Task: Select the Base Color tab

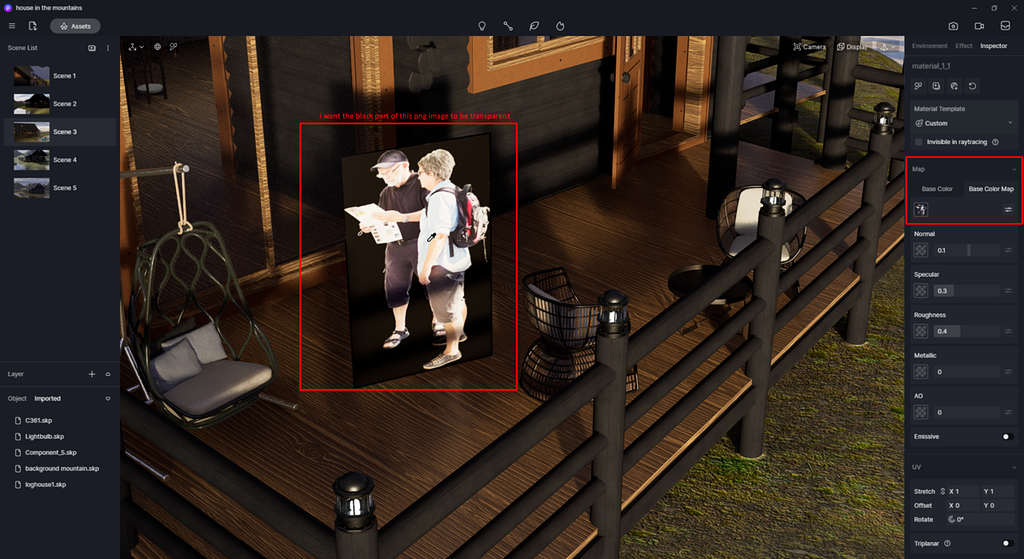Action: click(x=937, y=189)
